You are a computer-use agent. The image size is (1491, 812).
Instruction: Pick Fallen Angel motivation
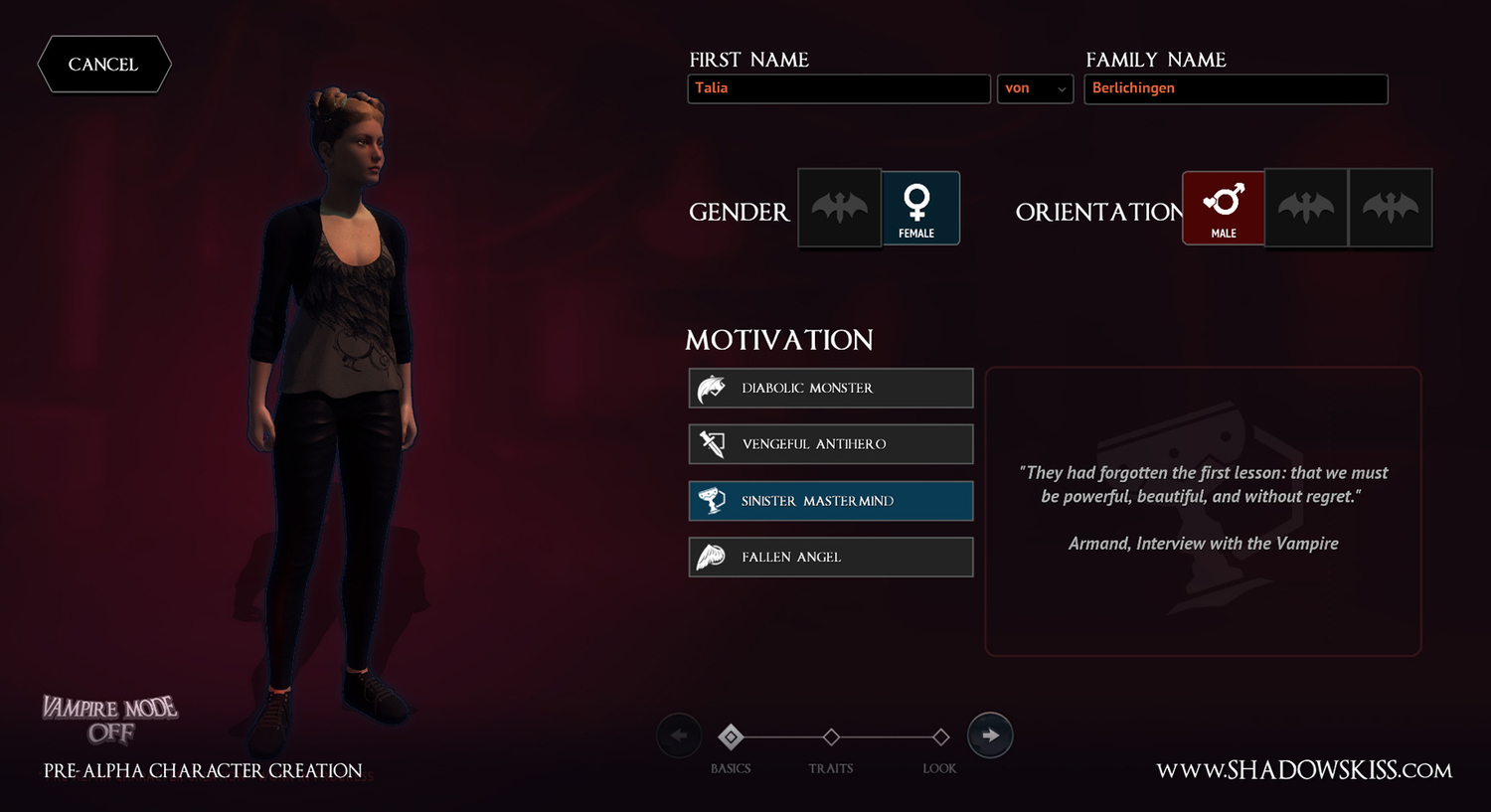[830, 558]
